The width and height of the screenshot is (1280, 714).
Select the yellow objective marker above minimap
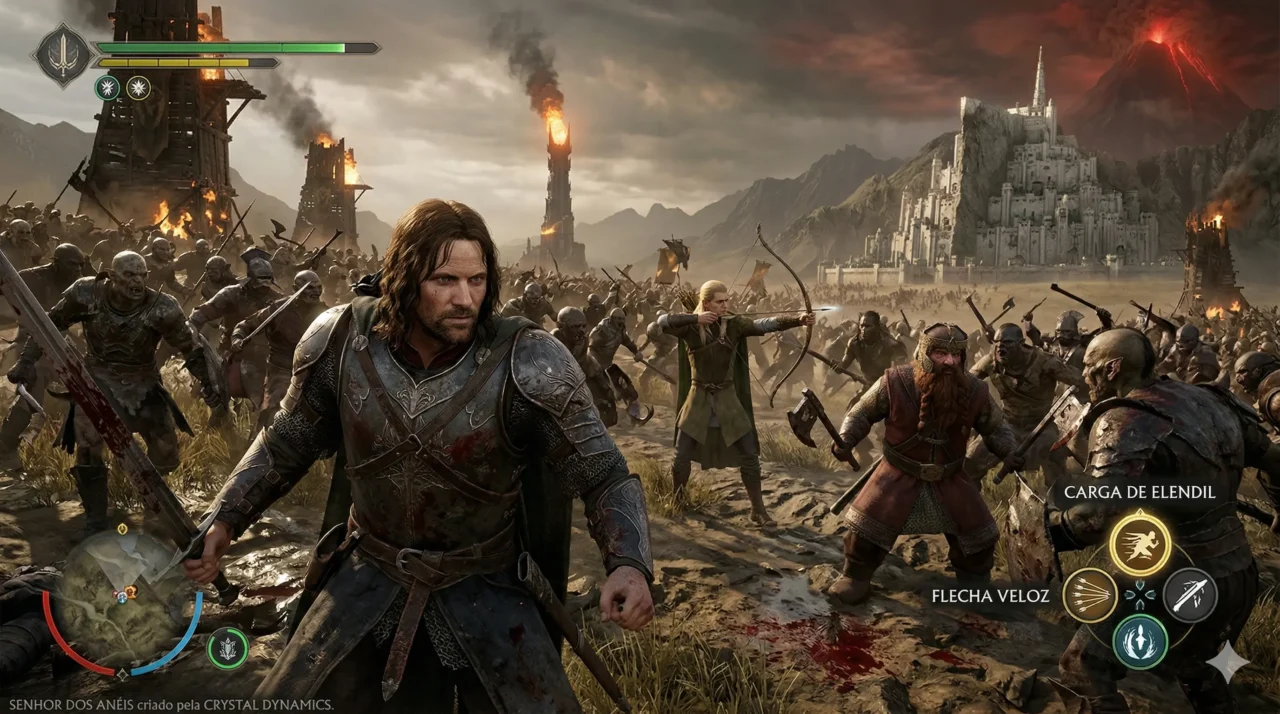(x=122, y=528)
